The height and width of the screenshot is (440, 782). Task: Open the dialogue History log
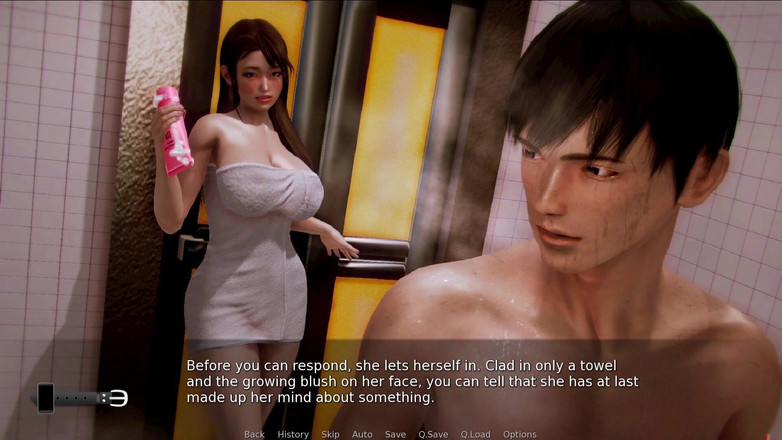coord(293,434)
